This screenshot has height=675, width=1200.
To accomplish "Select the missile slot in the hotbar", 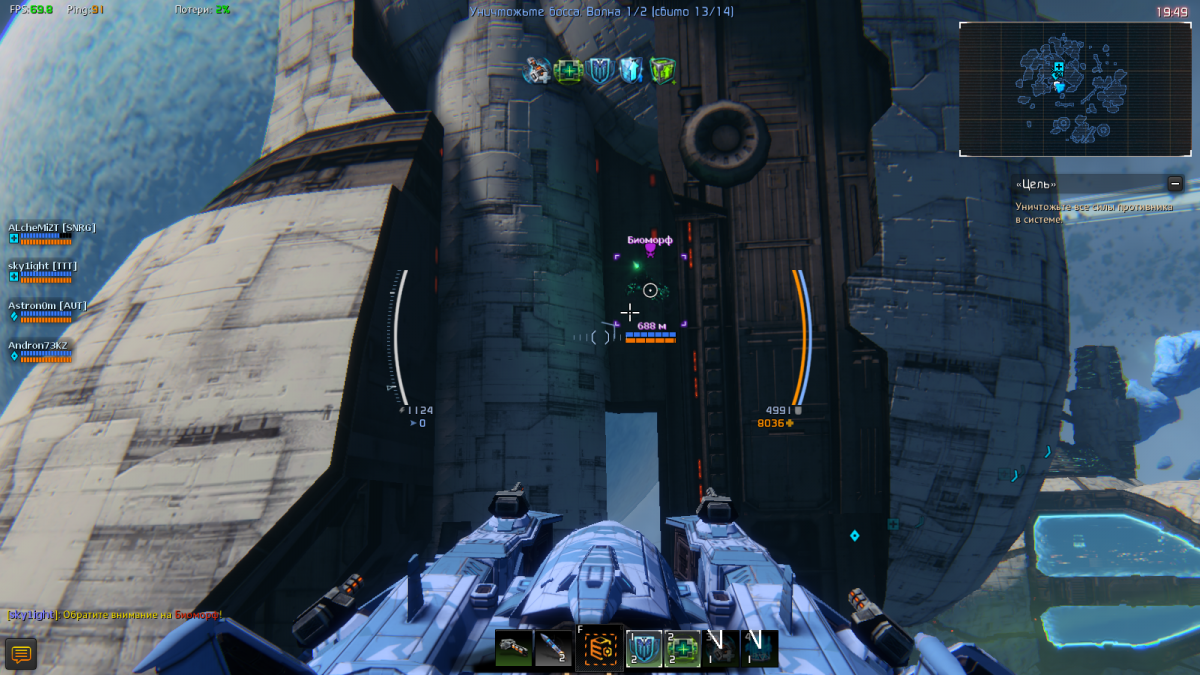I will 553,649.
